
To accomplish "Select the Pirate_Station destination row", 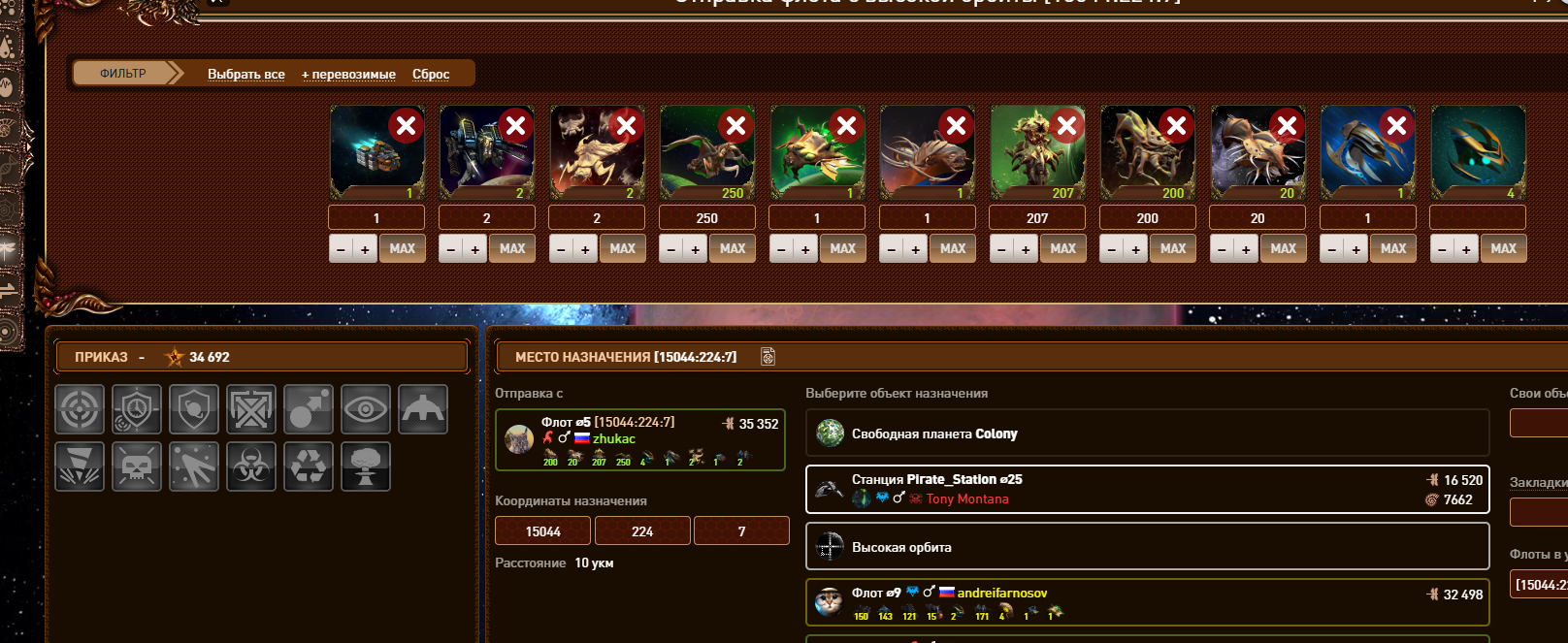I will pos(1147,489).
